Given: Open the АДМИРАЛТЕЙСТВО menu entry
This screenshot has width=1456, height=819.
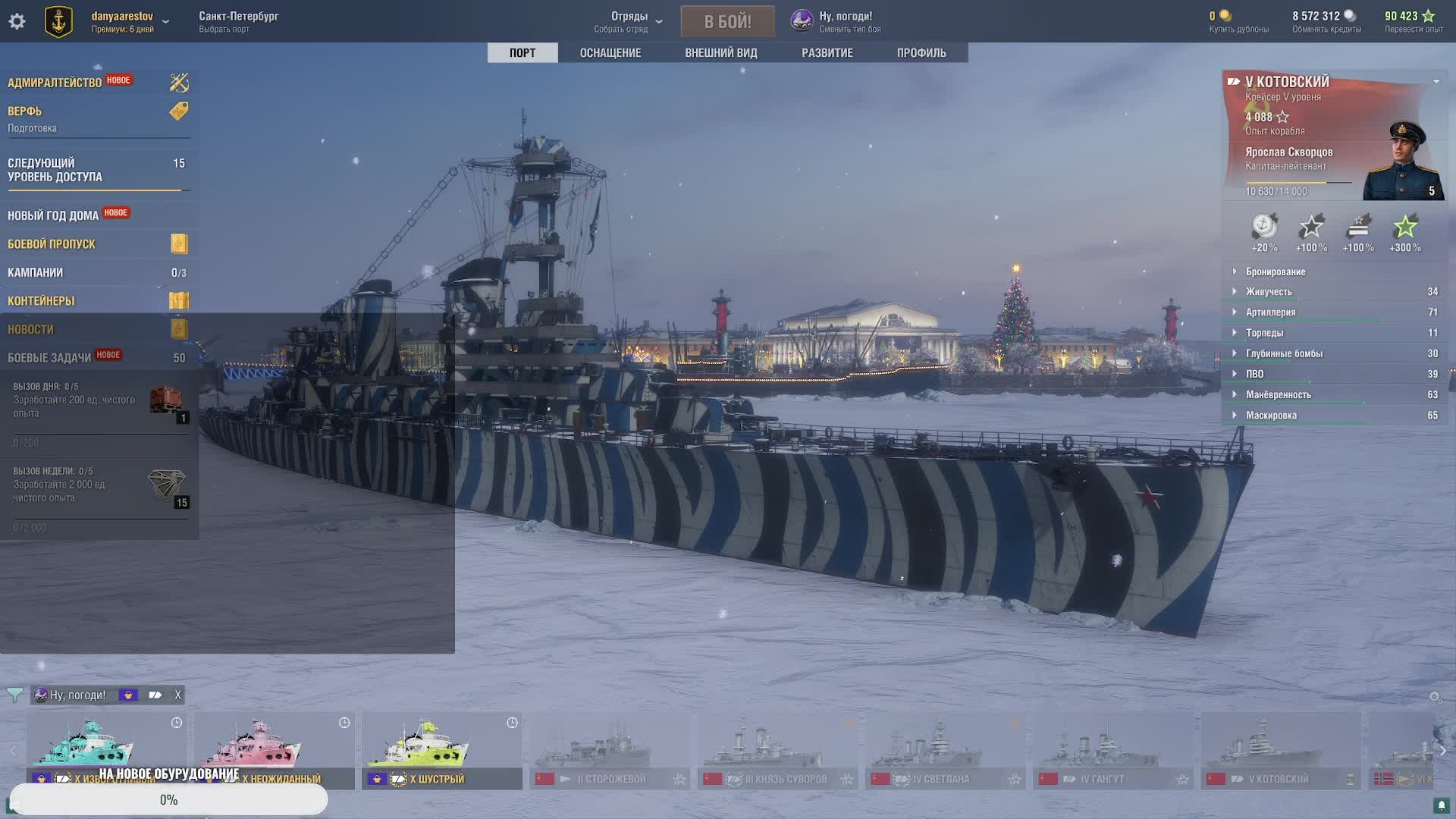Looking at the screenshot, I should 55,83.
